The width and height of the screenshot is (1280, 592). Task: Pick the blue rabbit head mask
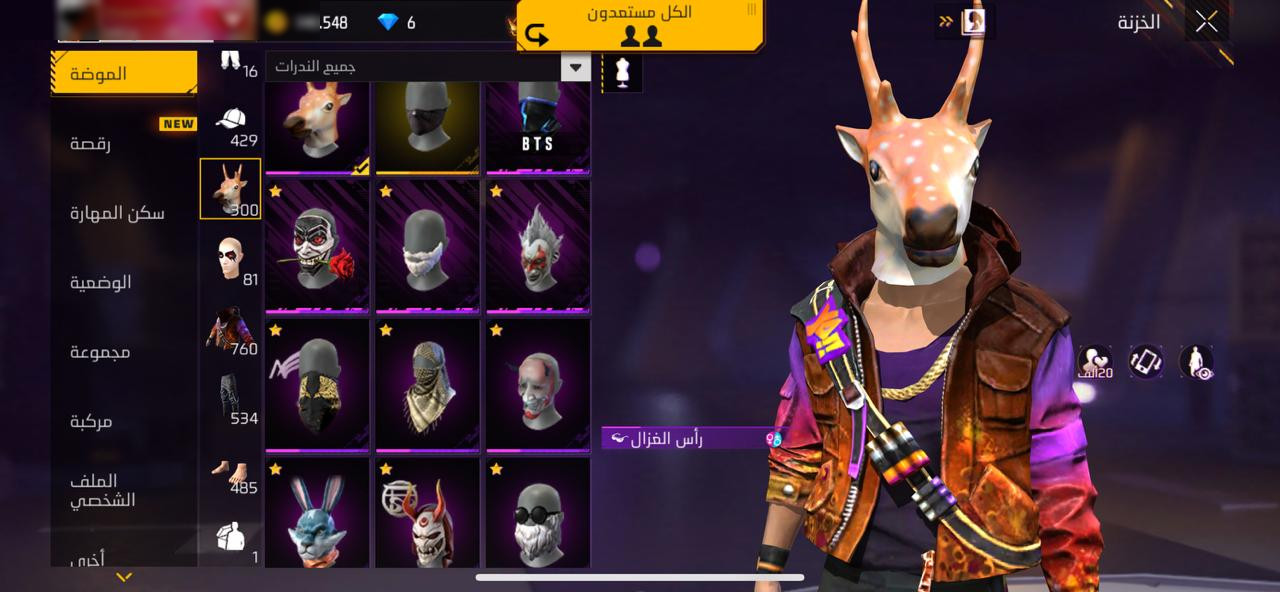pyautogui.click(x=317, y=515)
